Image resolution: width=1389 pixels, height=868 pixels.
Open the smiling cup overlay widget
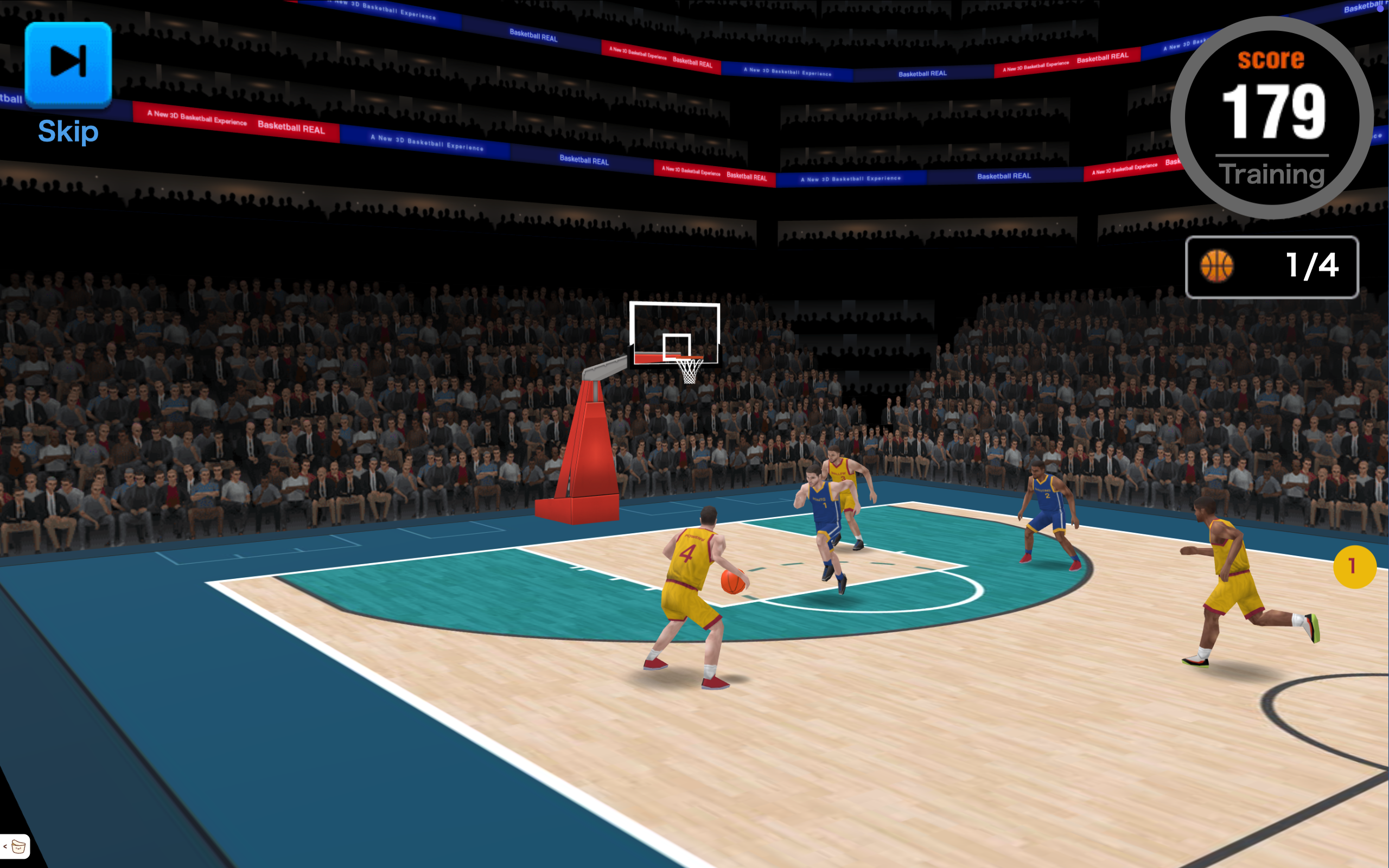[x=18, y=846]
